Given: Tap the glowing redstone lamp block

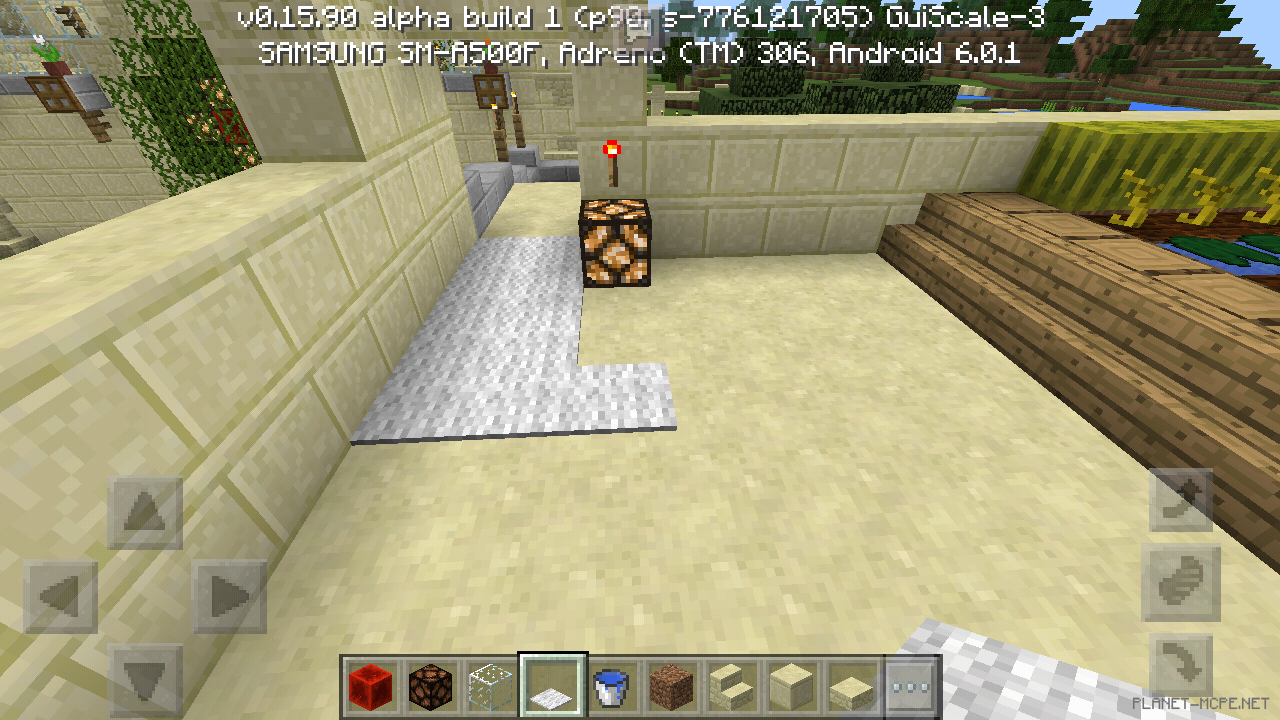Looking at the screenshot, I should click(615, 245).
